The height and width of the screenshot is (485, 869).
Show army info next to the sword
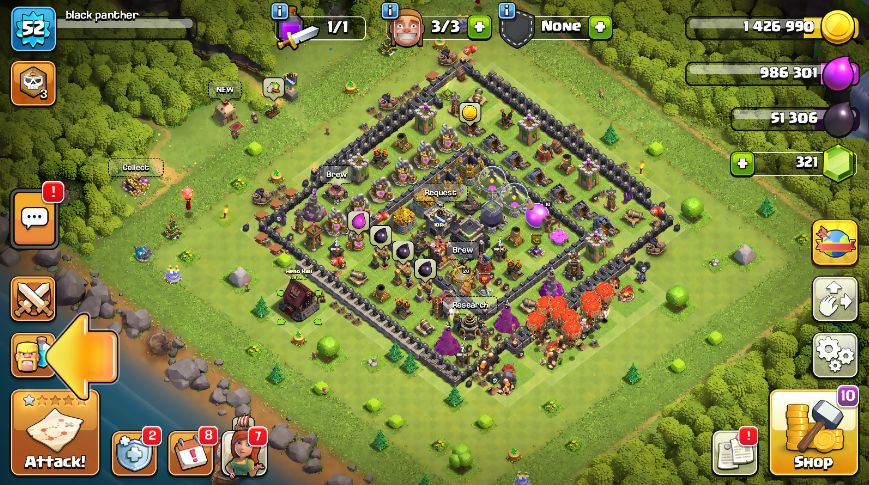280,11
